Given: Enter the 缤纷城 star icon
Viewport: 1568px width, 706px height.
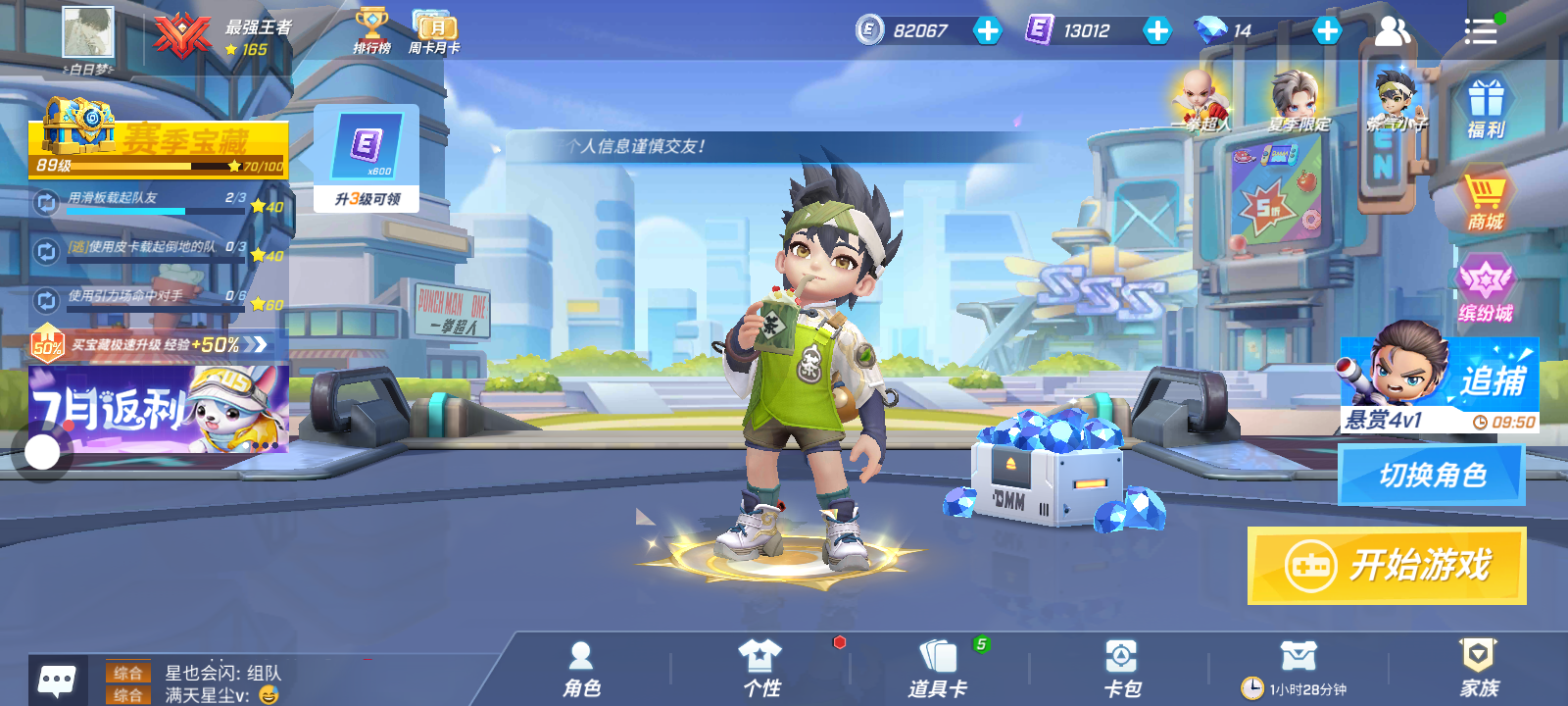Looking at the screenshot, I should coord(1486,291).
